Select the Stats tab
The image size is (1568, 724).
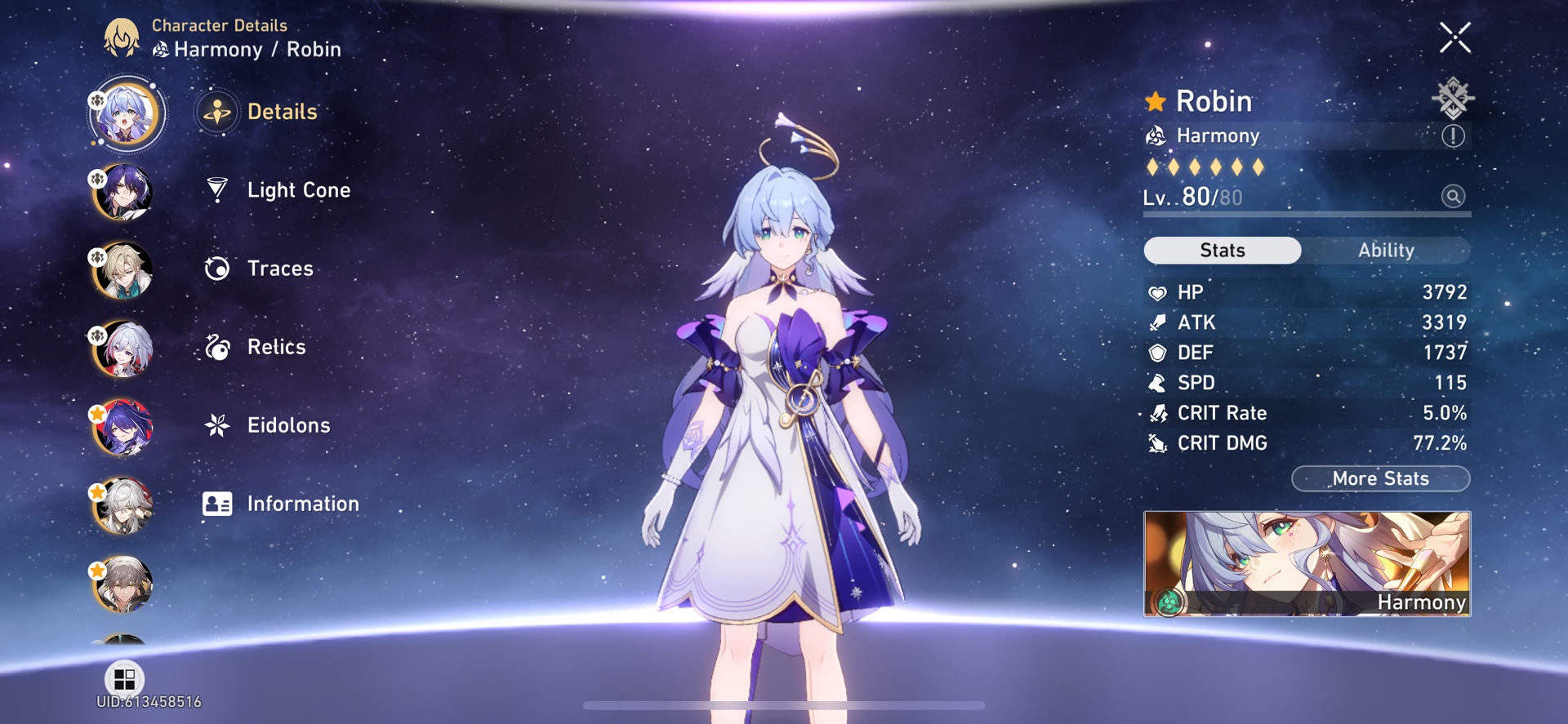click(x=1222, y=250)
